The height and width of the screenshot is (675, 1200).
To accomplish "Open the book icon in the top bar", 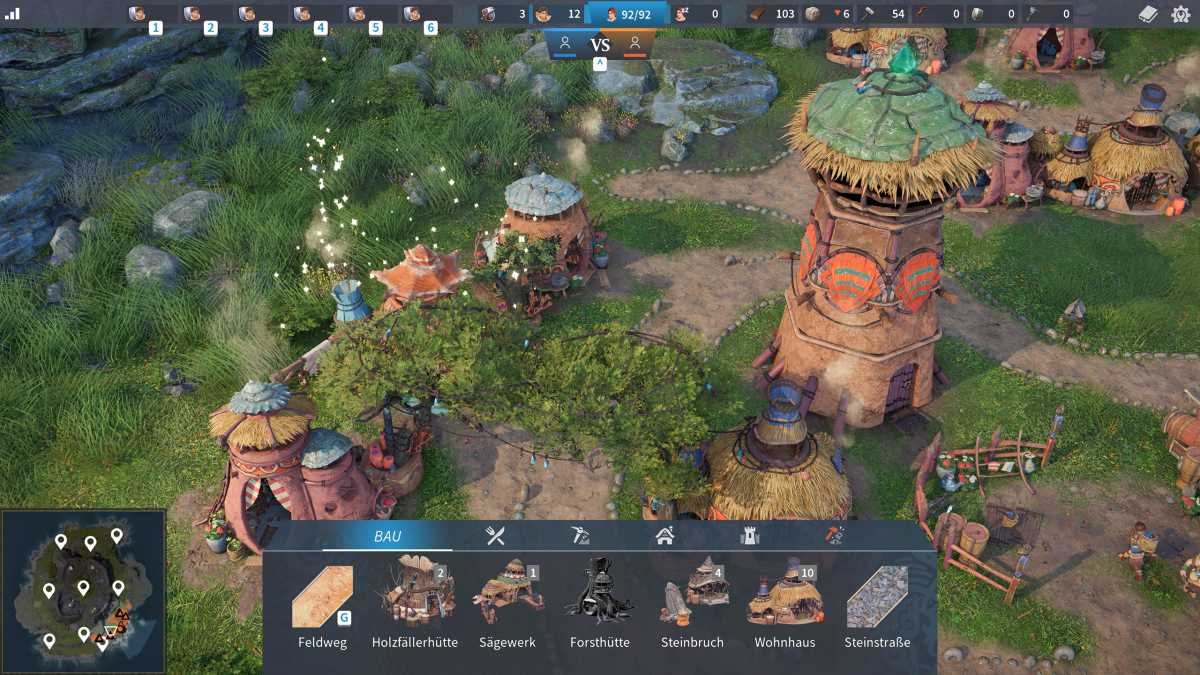I will point(1149,14).
